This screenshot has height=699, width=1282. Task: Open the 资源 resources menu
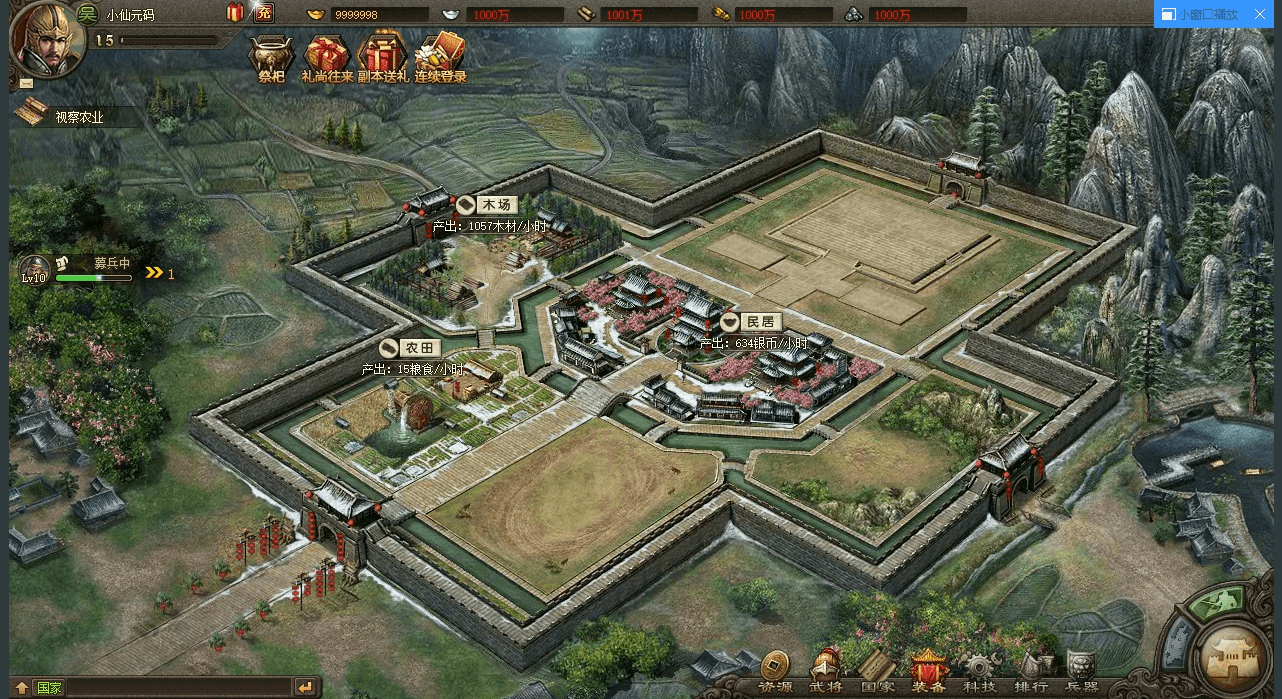pos(774,670)
